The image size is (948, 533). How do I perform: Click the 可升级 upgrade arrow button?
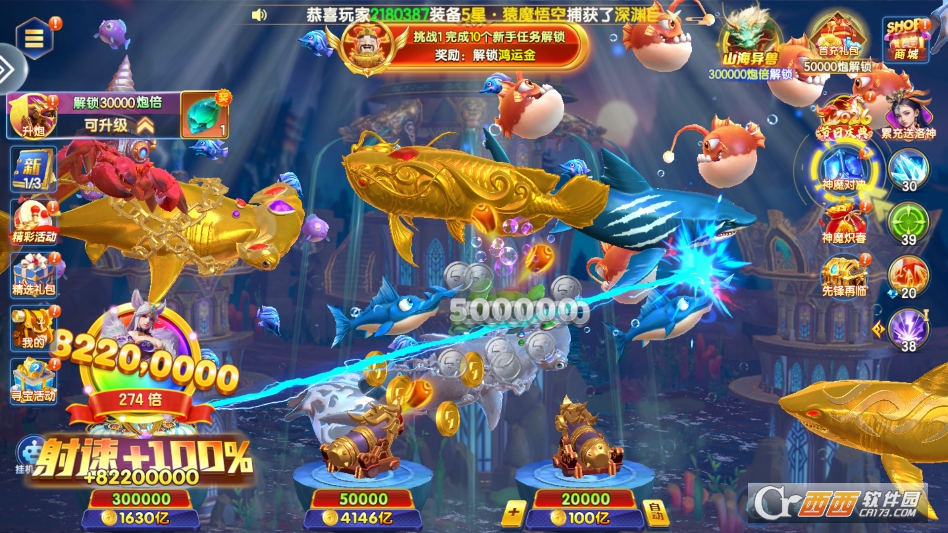tap(145, 125)
